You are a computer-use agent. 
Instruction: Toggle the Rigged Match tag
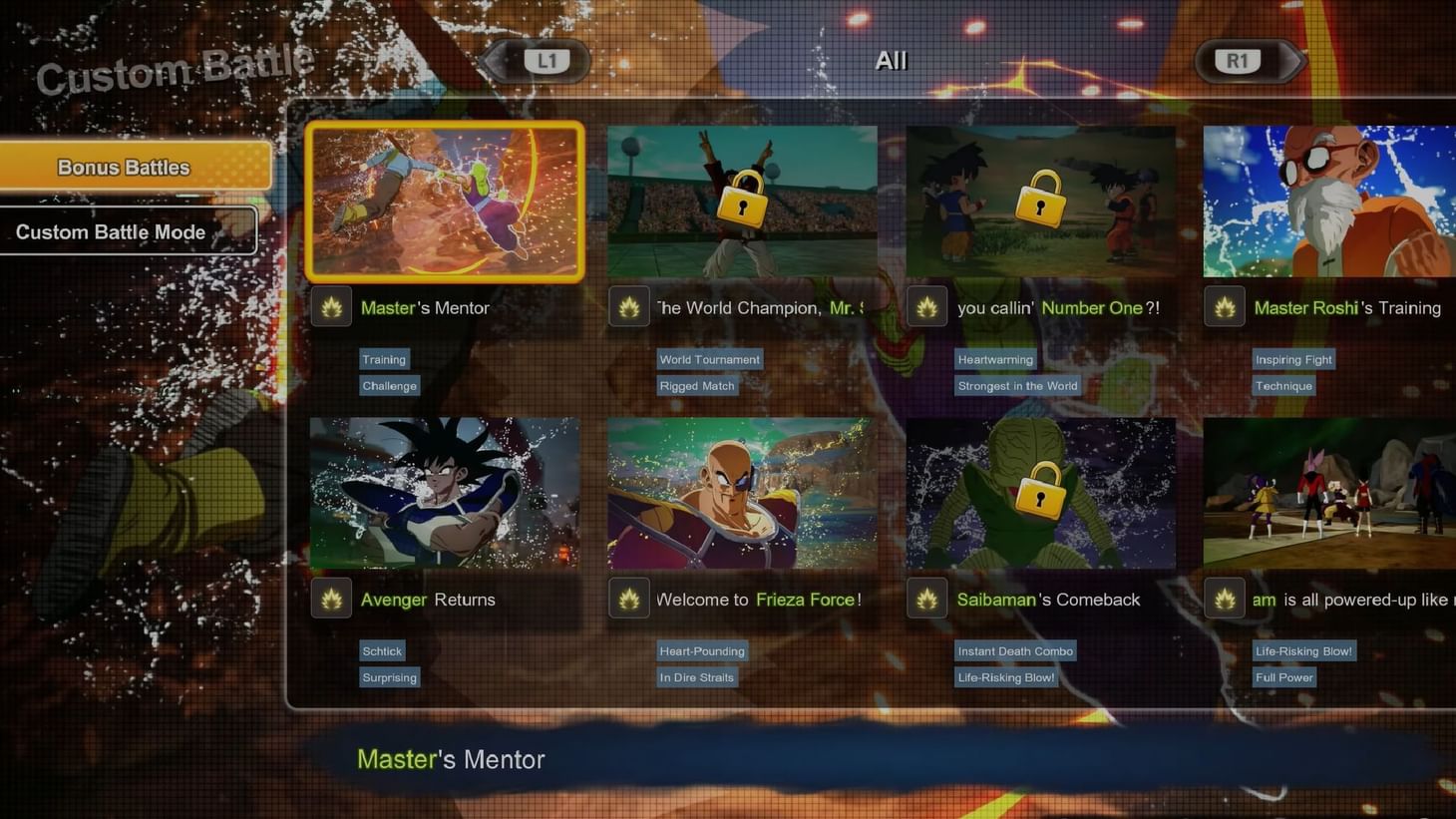coord(696,385)
